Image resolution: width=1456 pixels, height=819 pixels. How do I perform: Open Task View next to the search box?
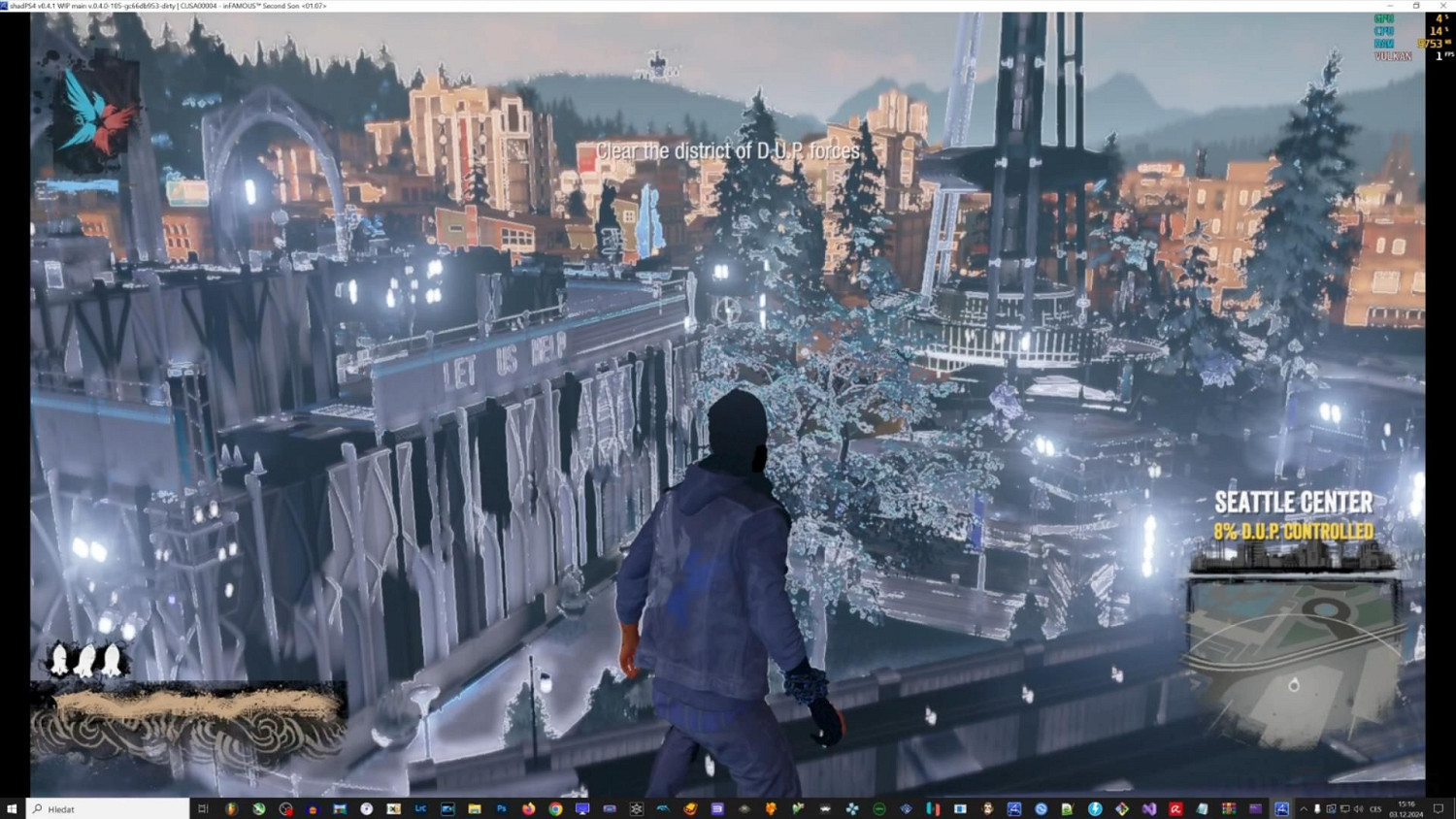click(202, 808)
